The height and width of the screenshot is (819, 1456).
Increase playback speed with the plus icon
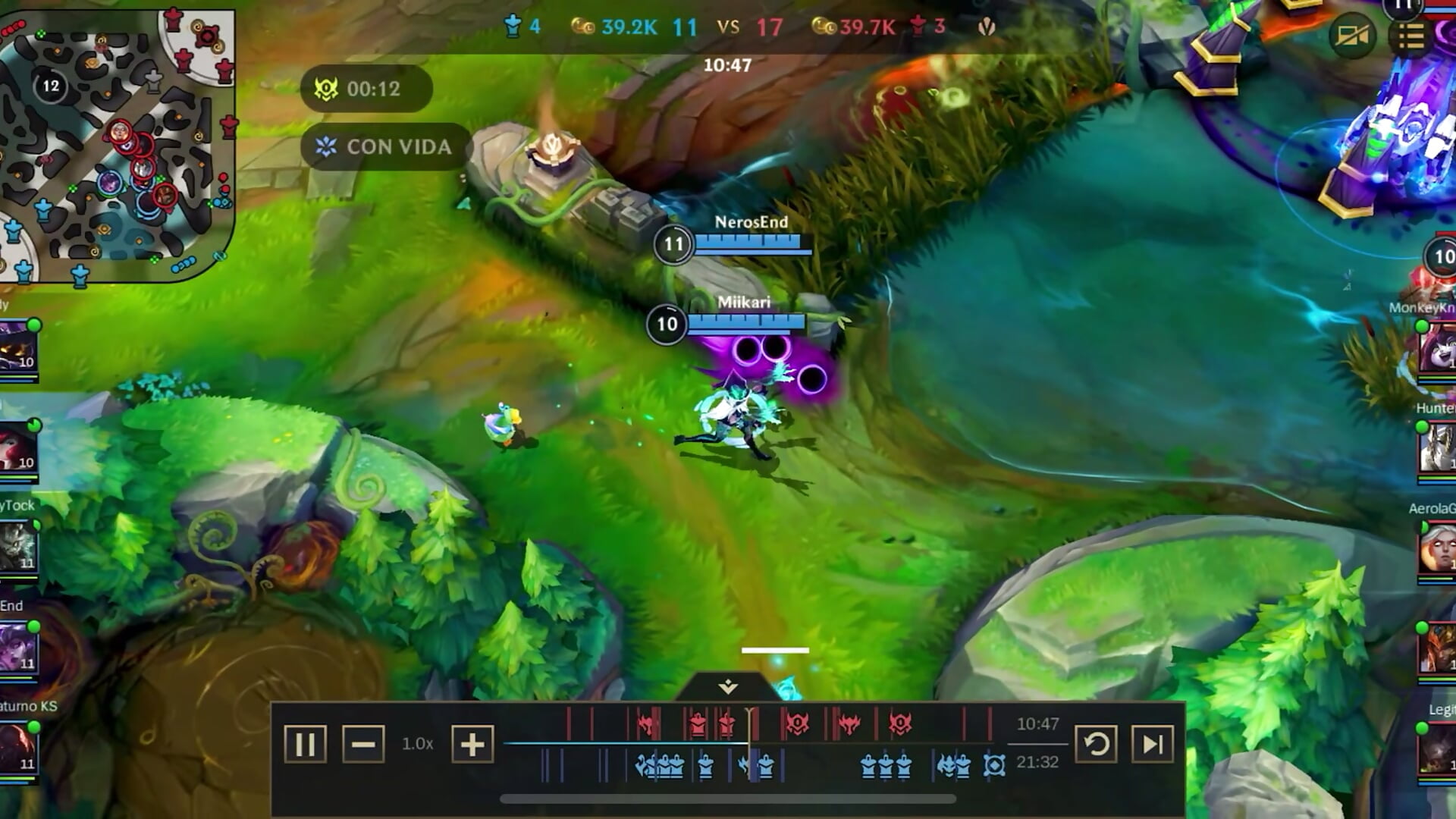tap(472, 745)
